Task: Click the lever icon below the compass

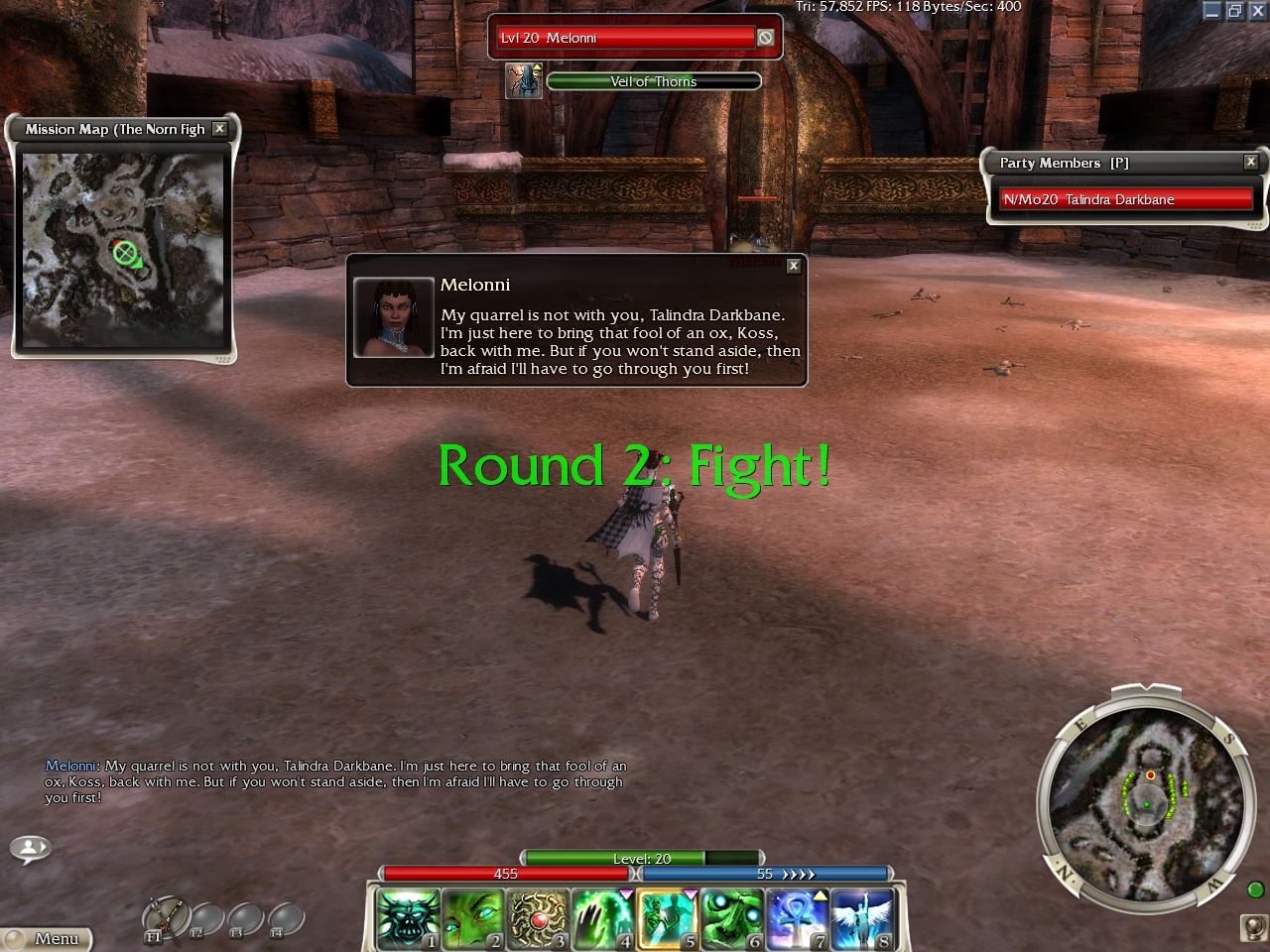Action: click(x=1254, y=926)
